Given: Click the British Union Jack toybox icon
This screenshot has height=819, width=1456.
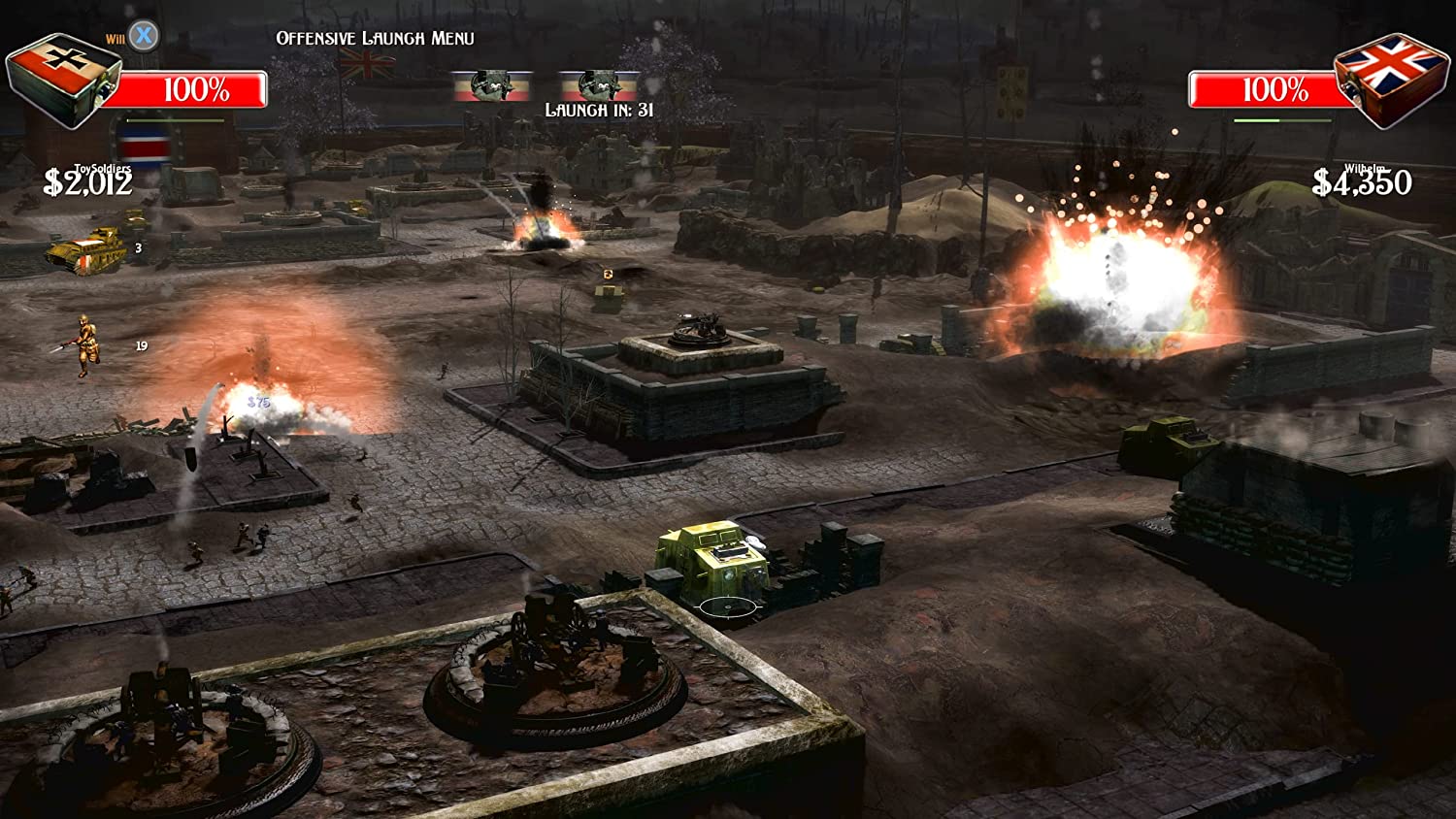Looking at the screenshot, I should [1392, 80].
